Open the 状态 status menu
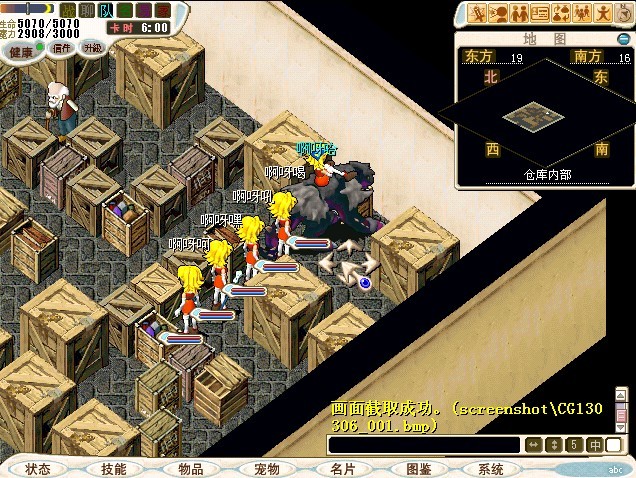 click(38, 468)
